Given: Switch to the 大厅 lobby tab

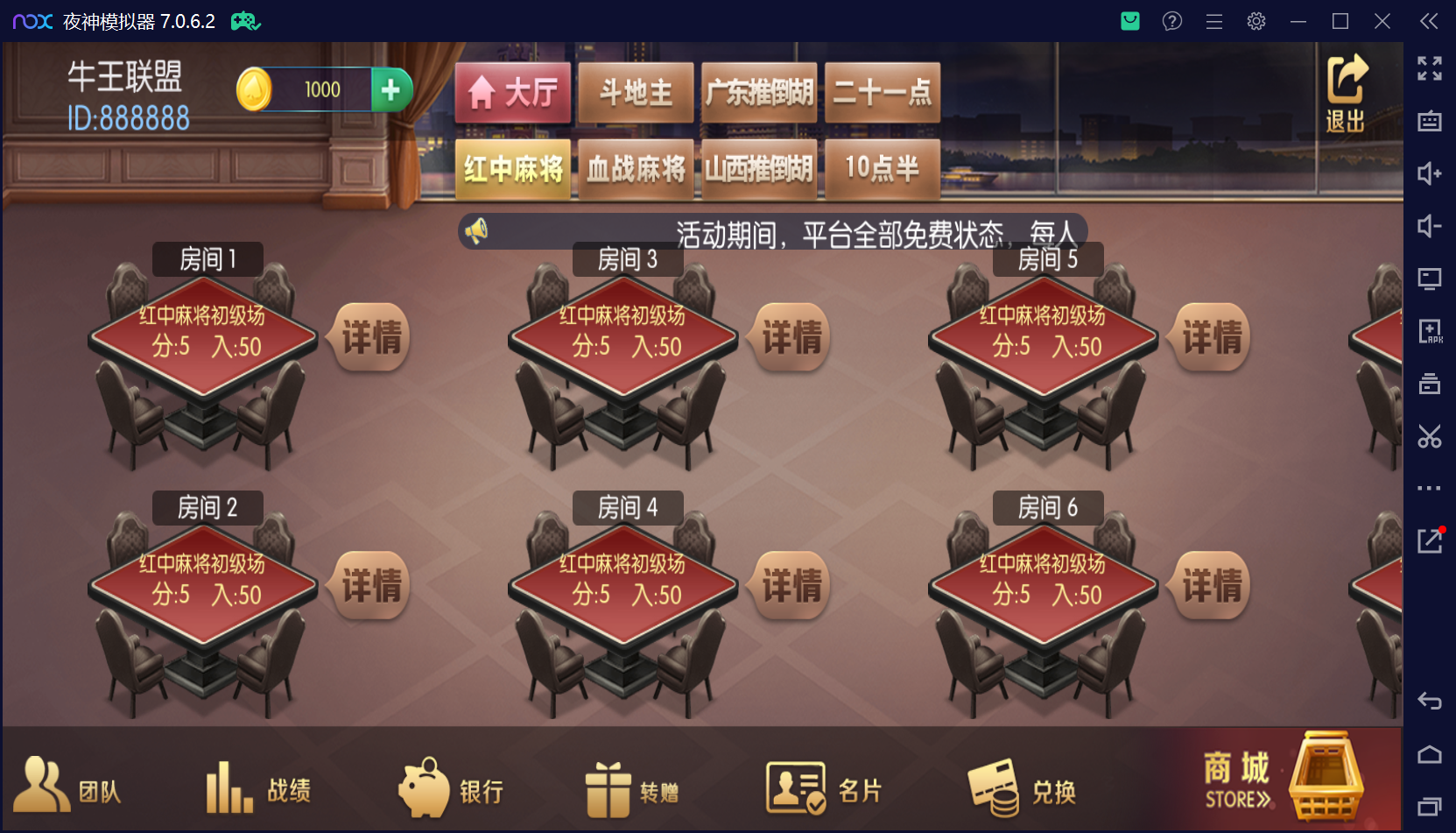Looking at the screenshot, I should [x=512, y=91].
